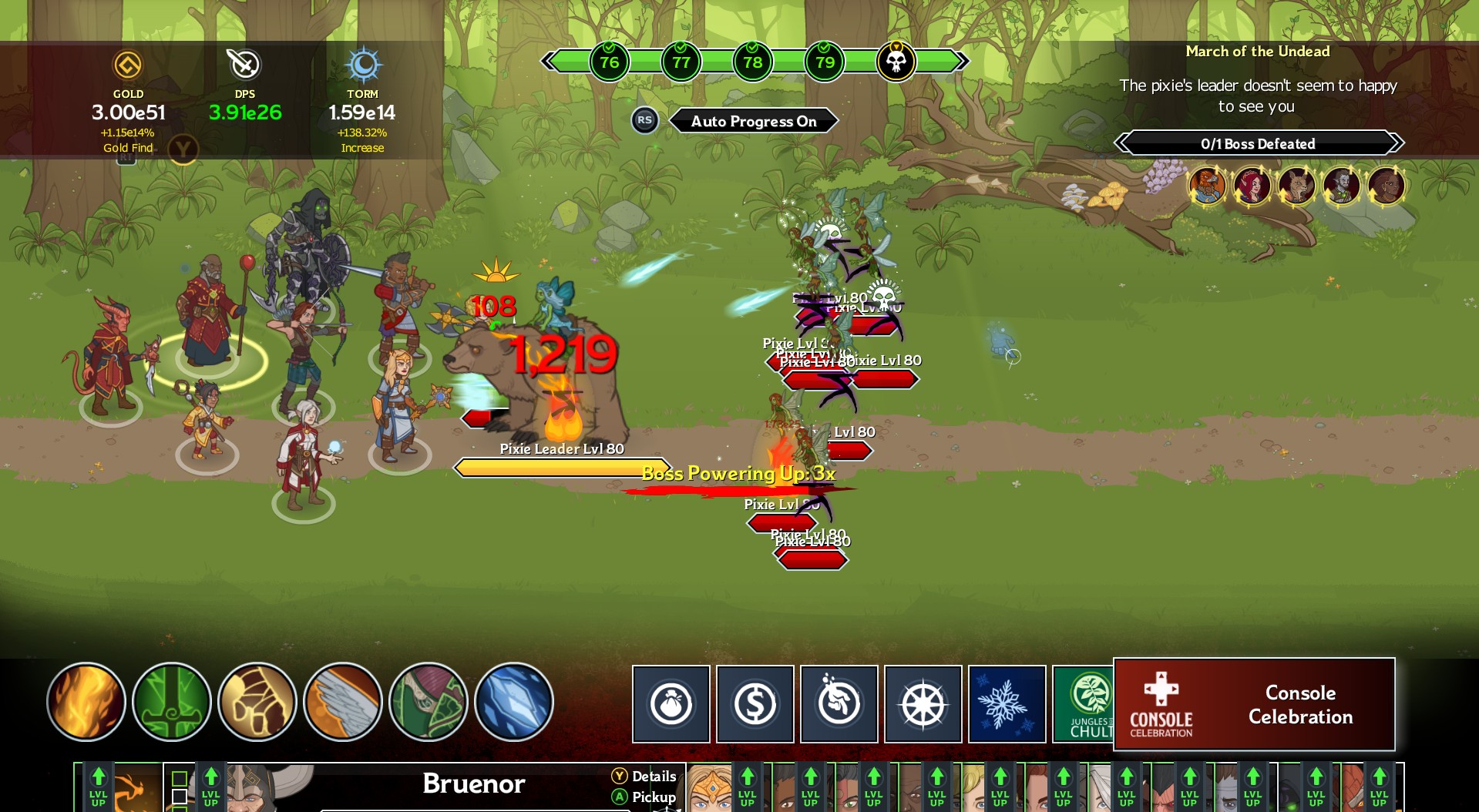The image size is (1479, 812).
Task: Click the left arrow on the zone progress bar
Action: click(550, 61)
